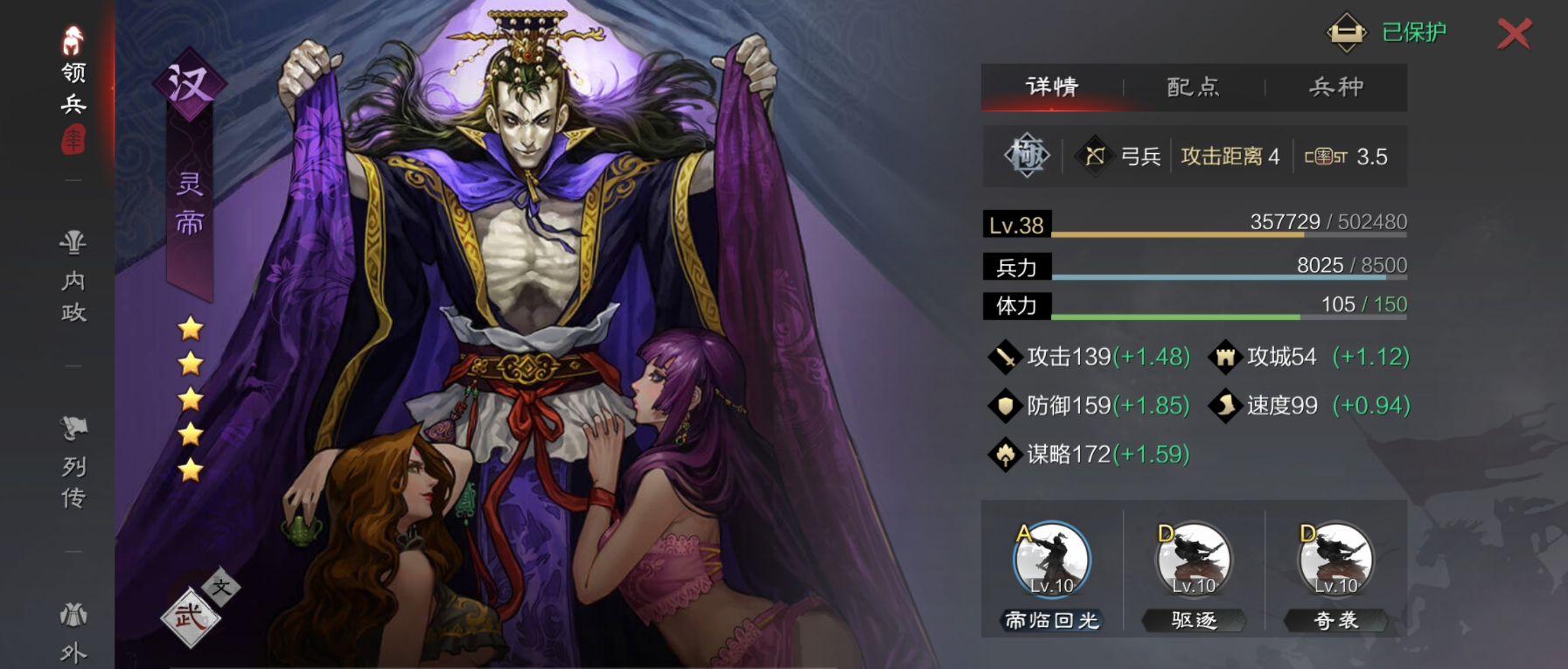The image size is (1568, 669).
Task: Switch to the 详情 details tab
Action: (x=1052, y=87)
